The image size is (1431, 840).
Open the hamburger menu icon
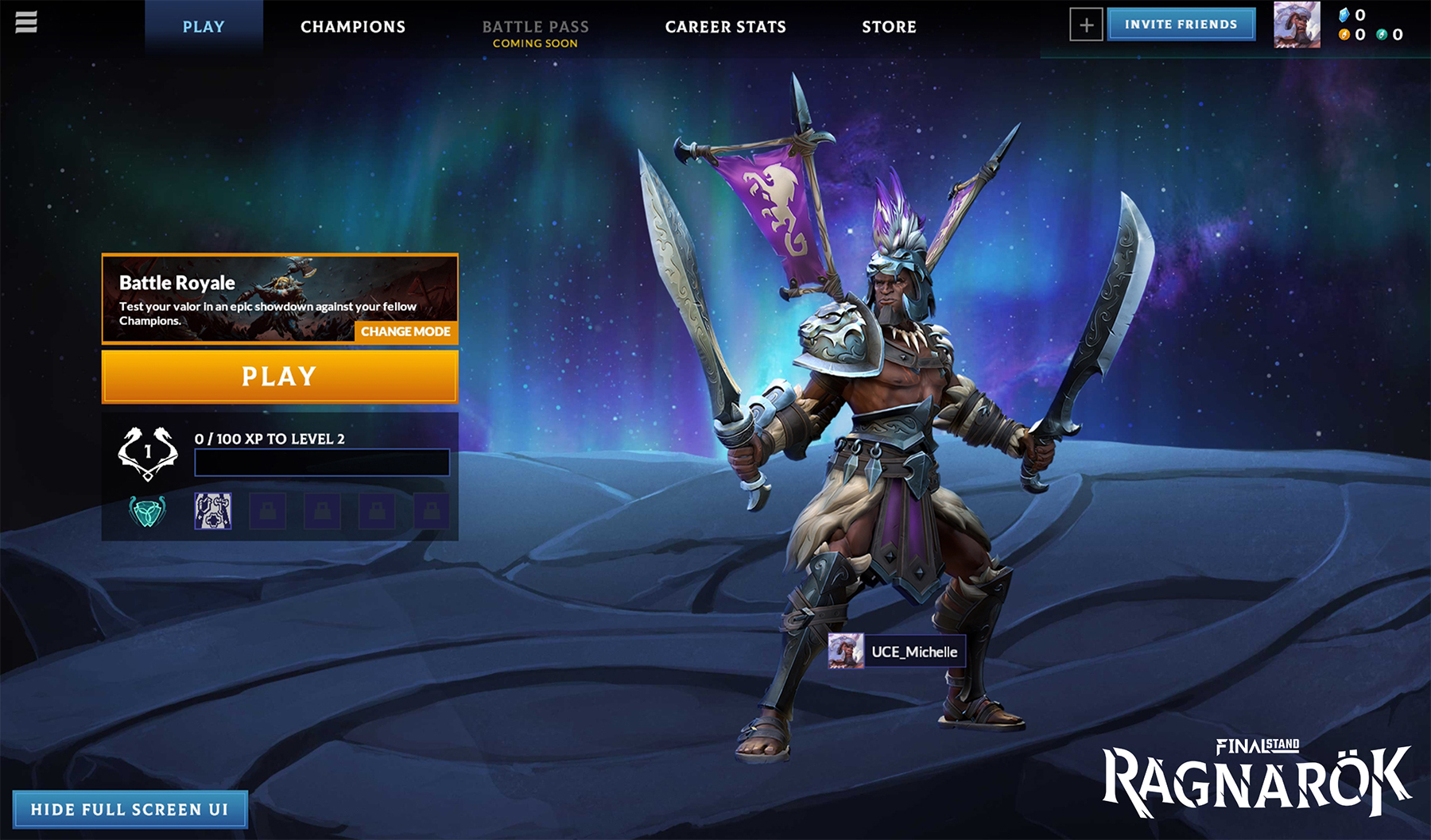26,22
